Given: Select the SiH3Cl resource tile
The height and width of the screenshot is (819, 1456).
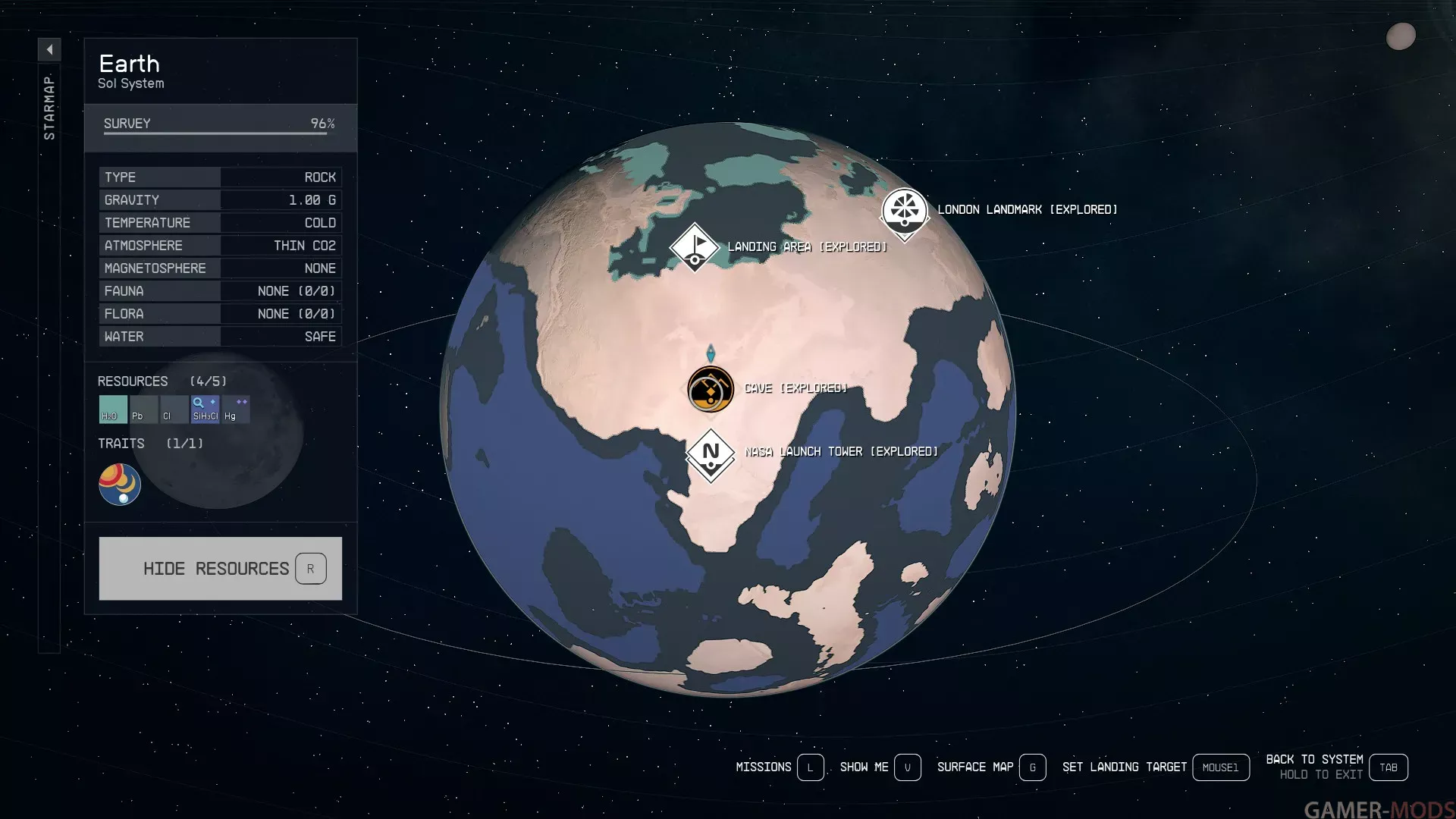Looking at the screenshot, I should pos(205,409).
